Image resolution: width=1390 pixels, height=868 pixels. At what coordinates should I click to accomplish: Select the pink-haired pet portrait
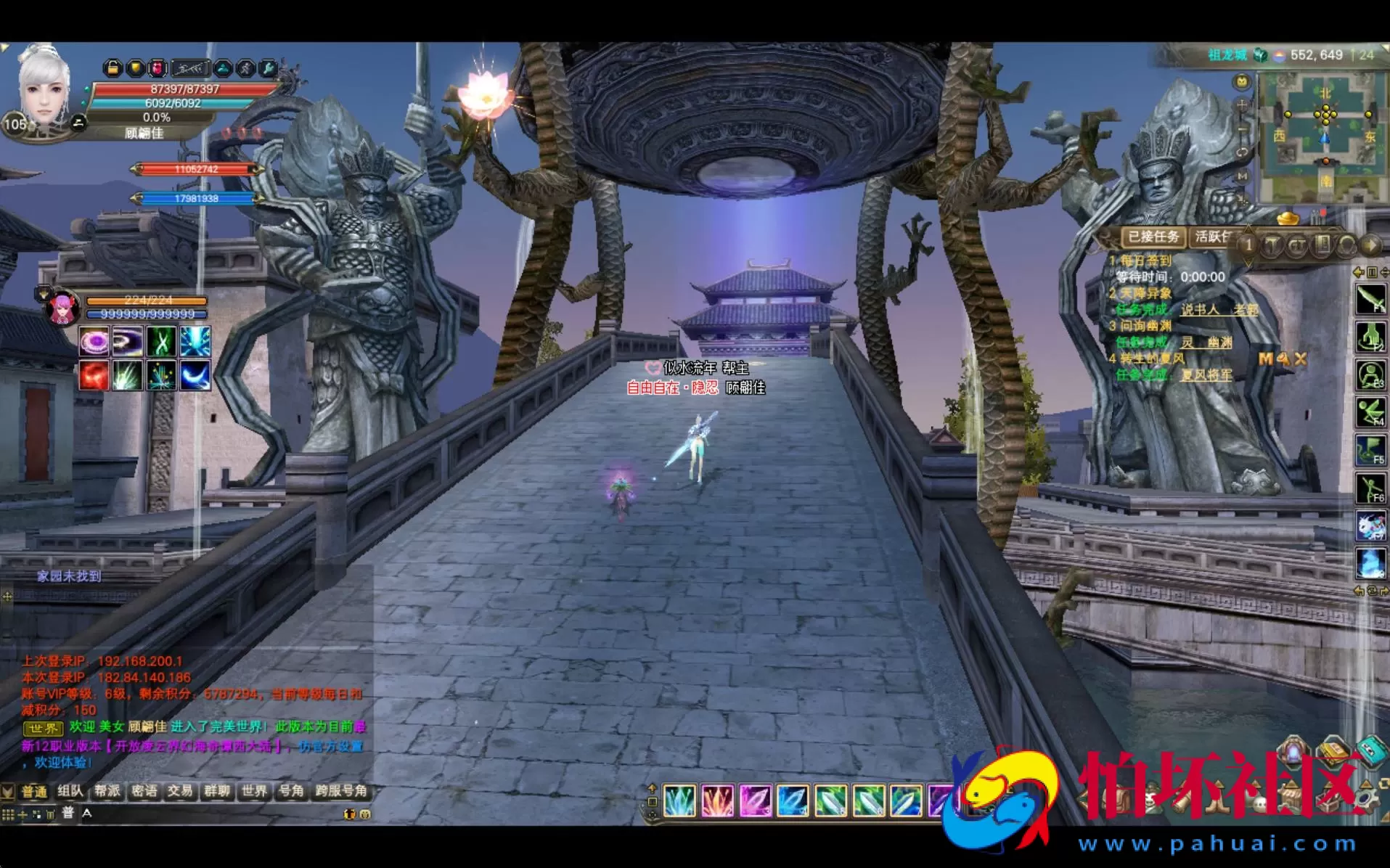click(63, 308)
